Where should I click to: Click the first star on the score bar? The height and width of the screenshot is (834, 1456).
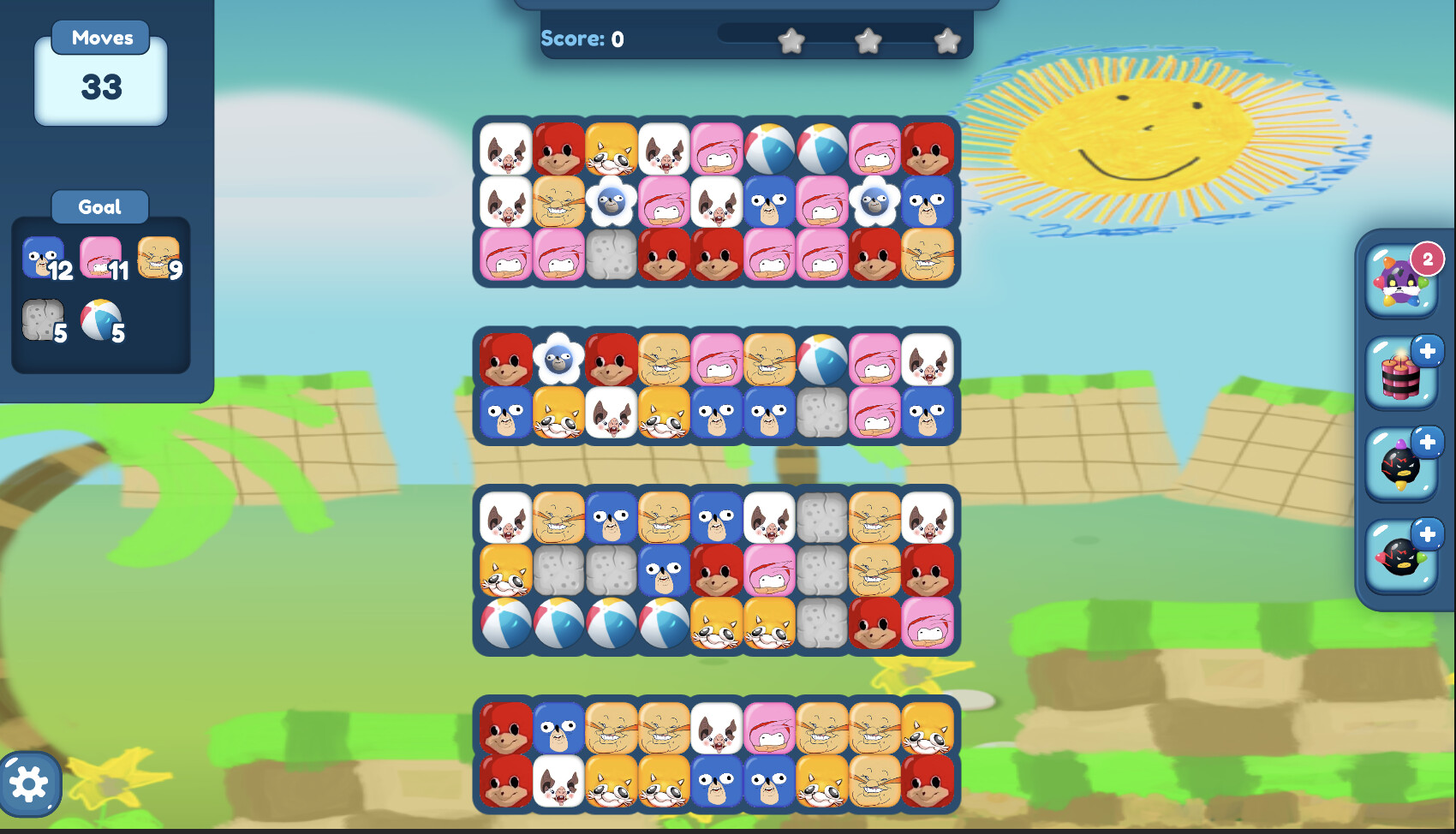pos(792,39)
